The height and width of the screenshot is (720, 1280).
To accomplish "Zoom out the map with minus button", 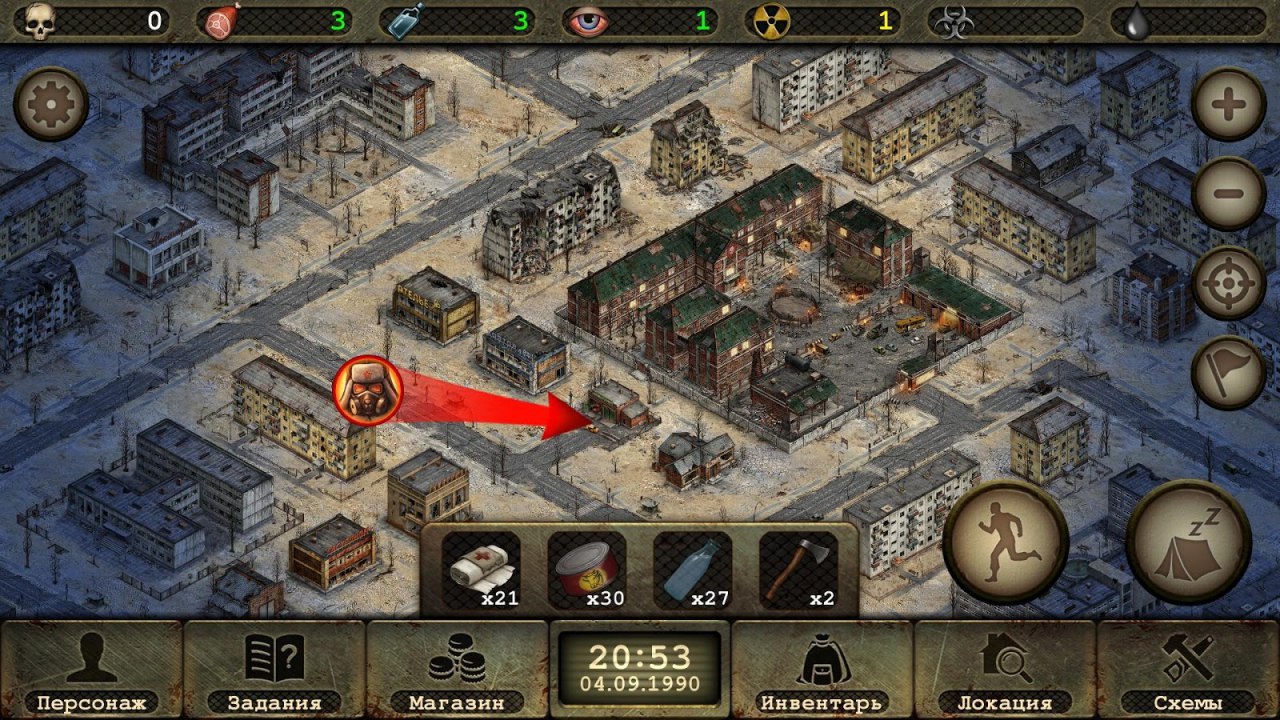I will pos(1229,194).
